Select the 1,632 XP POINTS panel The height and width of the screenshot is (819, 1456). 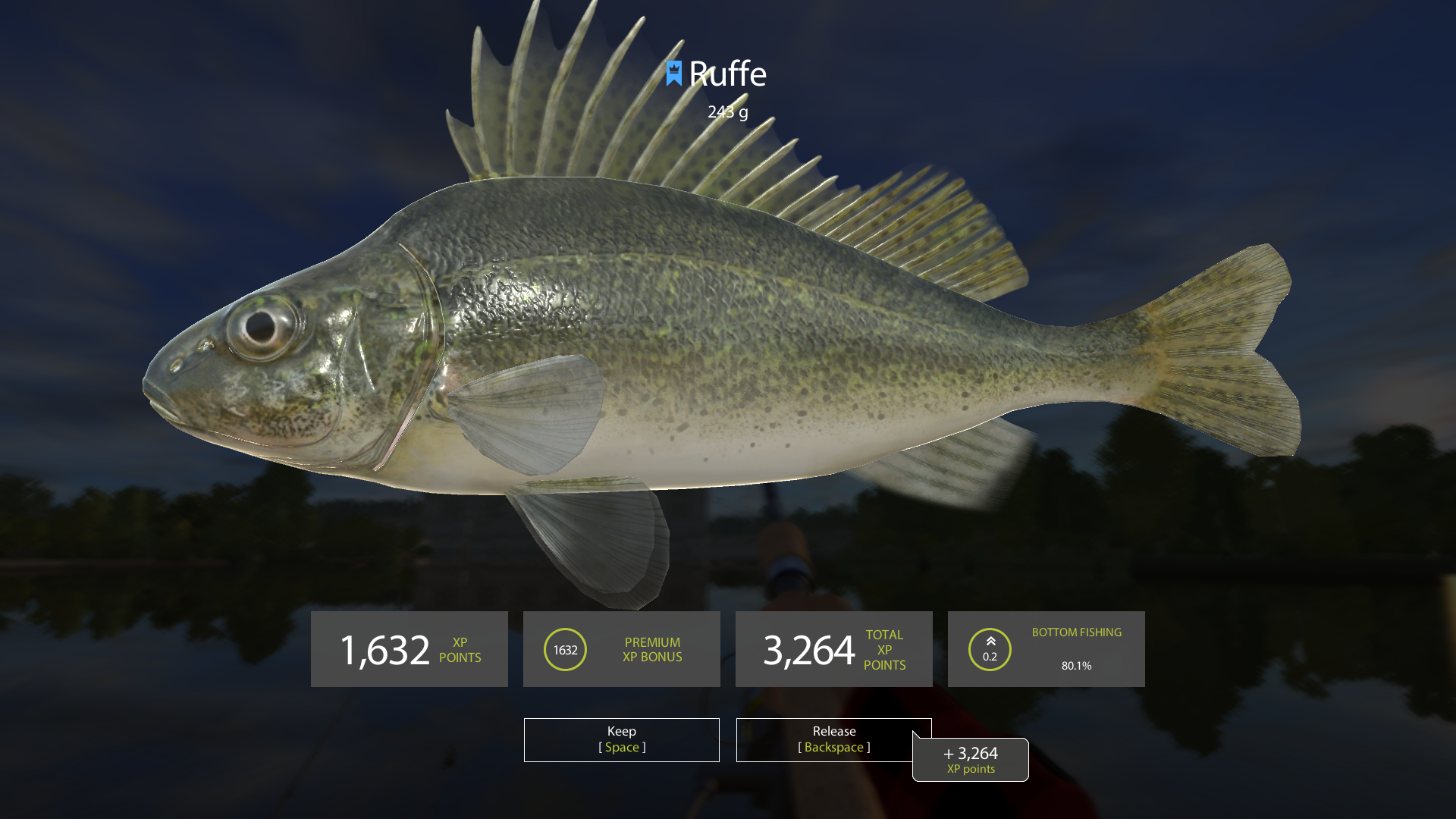tap(409, 649)
